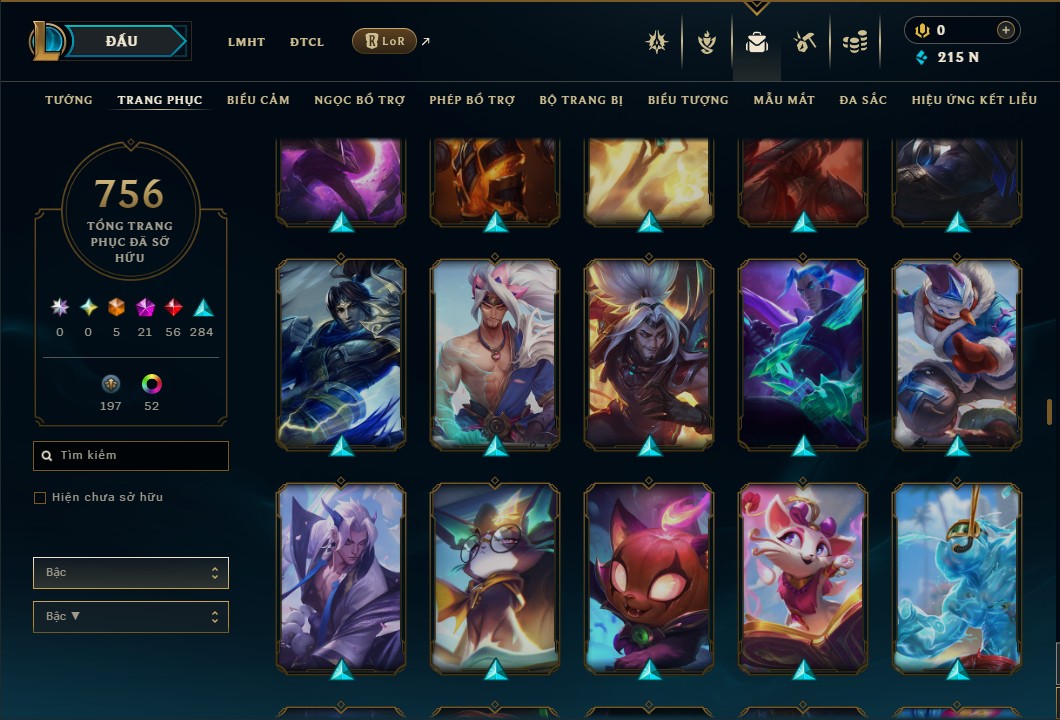Image resolution: width=1060 pixels, height=720 pixels.
Task: Open the BỘ TRANG BỊ tab
Action: tap(581, 100)
